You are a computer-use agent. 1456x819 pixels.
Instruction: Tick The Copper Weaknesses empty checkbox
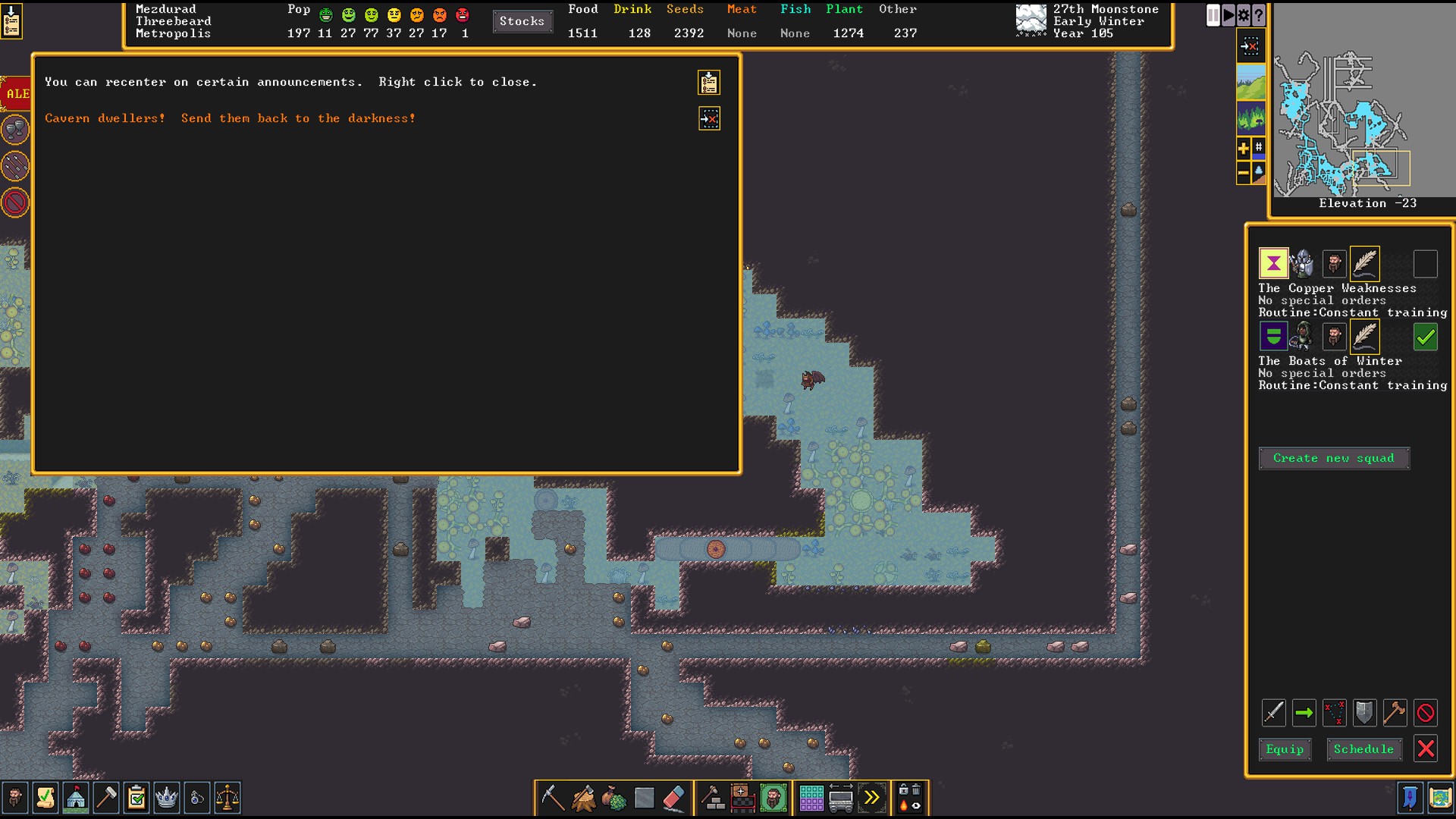pos(1426,264)
